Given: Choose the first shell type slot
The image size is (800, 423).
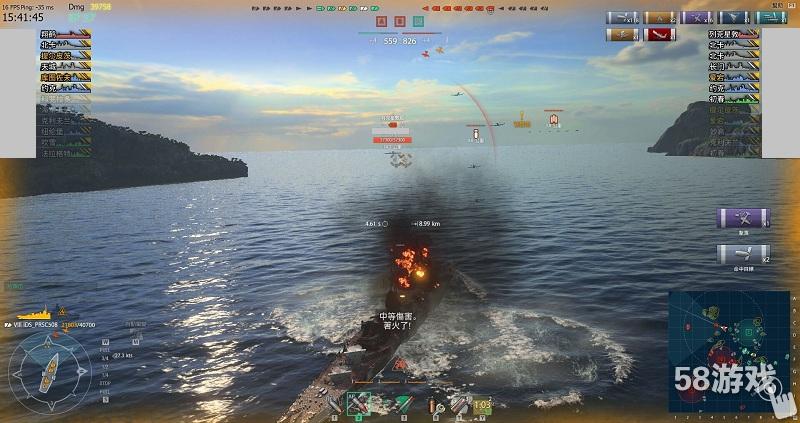Looking at the screenshot, I should pos(335,403).
